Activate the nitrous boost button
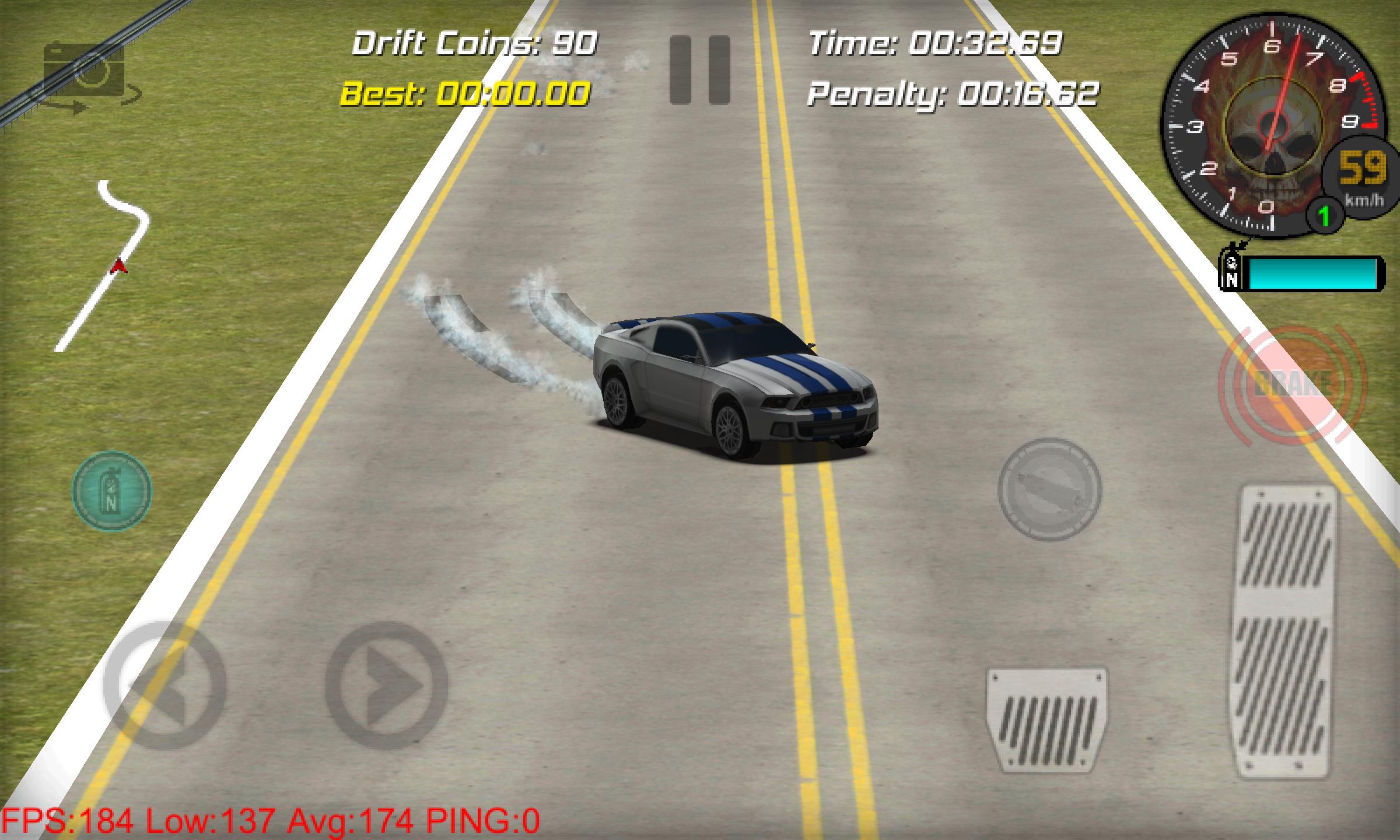 click(x=111, y=490)
